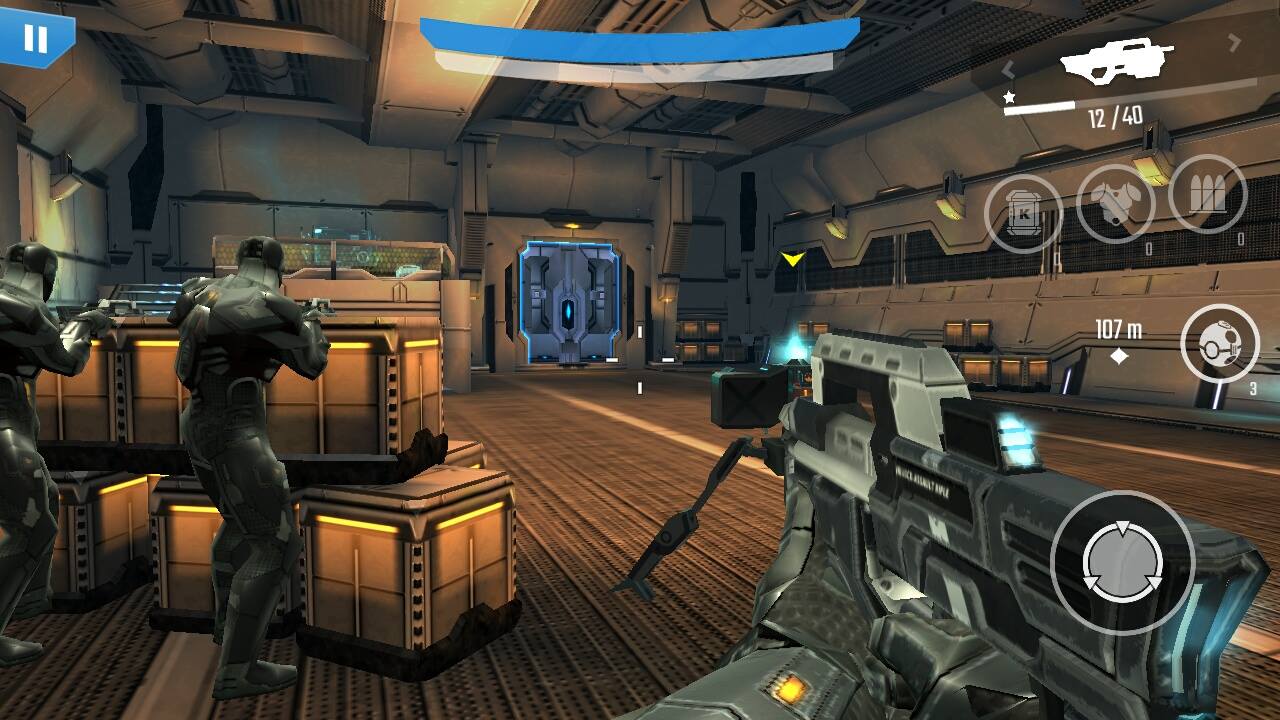Image resolution: width=1280 pixels, height=720 pixels.
Task: Switch to previous weapon with left chevron
Action: point(1009,71)
